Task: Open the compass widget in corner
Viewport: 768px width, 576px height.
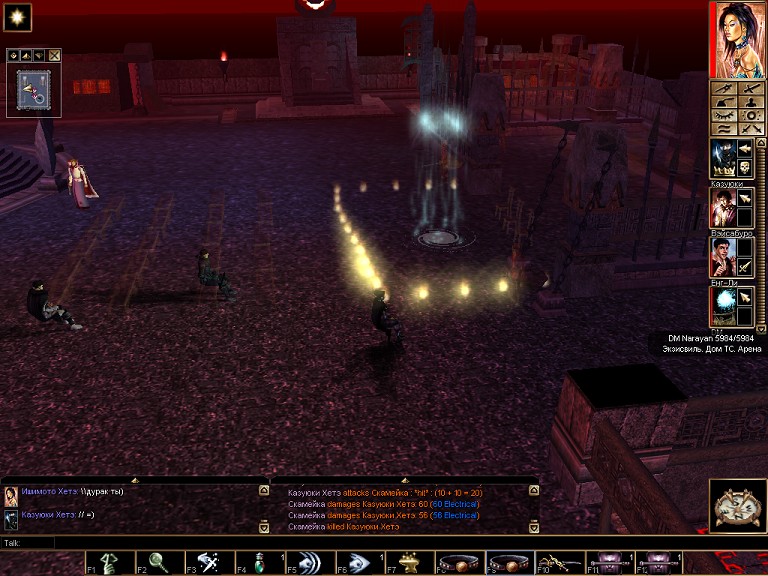Action: [738, 505]
